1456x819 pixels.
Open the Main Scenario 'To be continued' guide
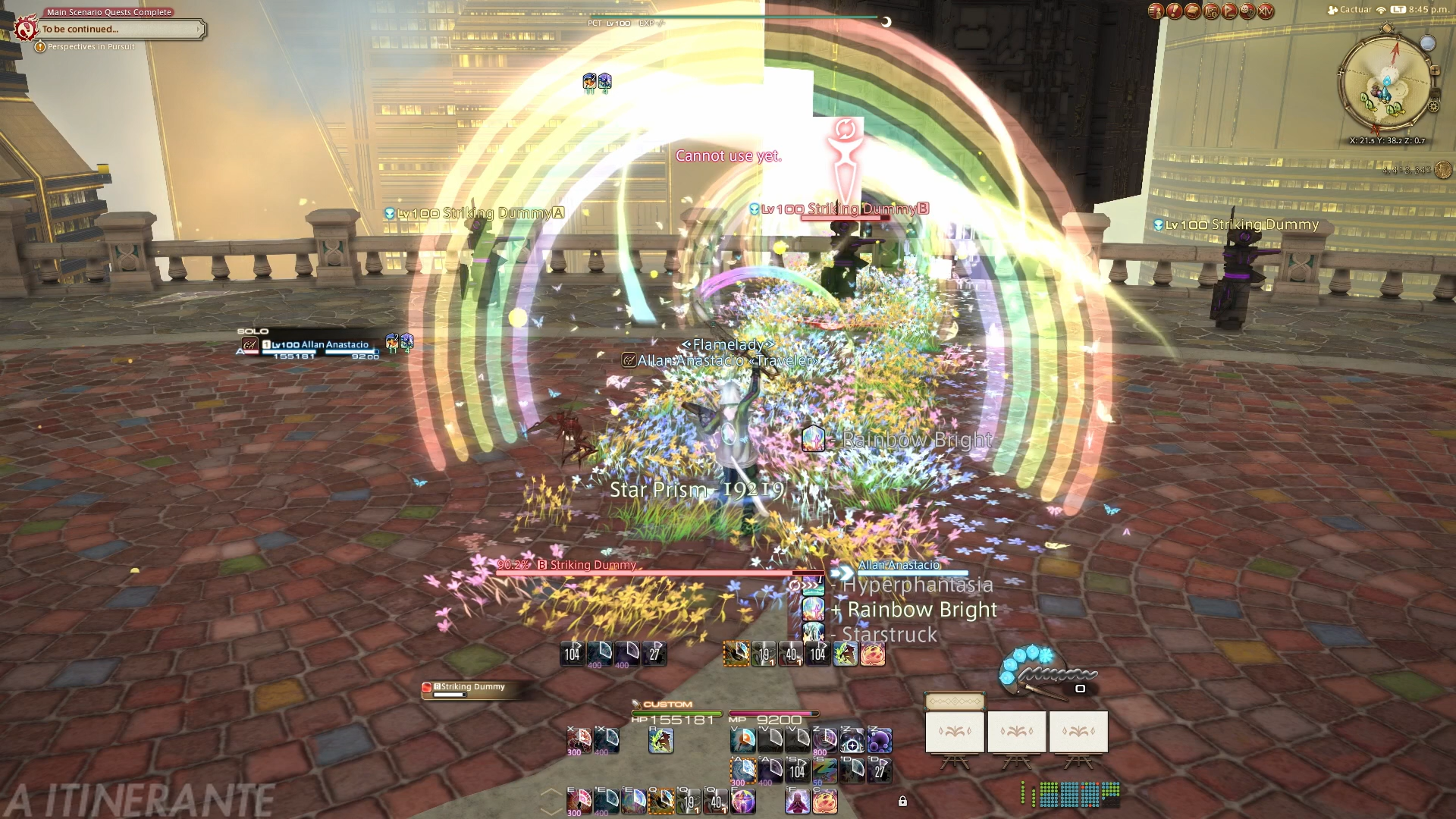click(114, 30)
